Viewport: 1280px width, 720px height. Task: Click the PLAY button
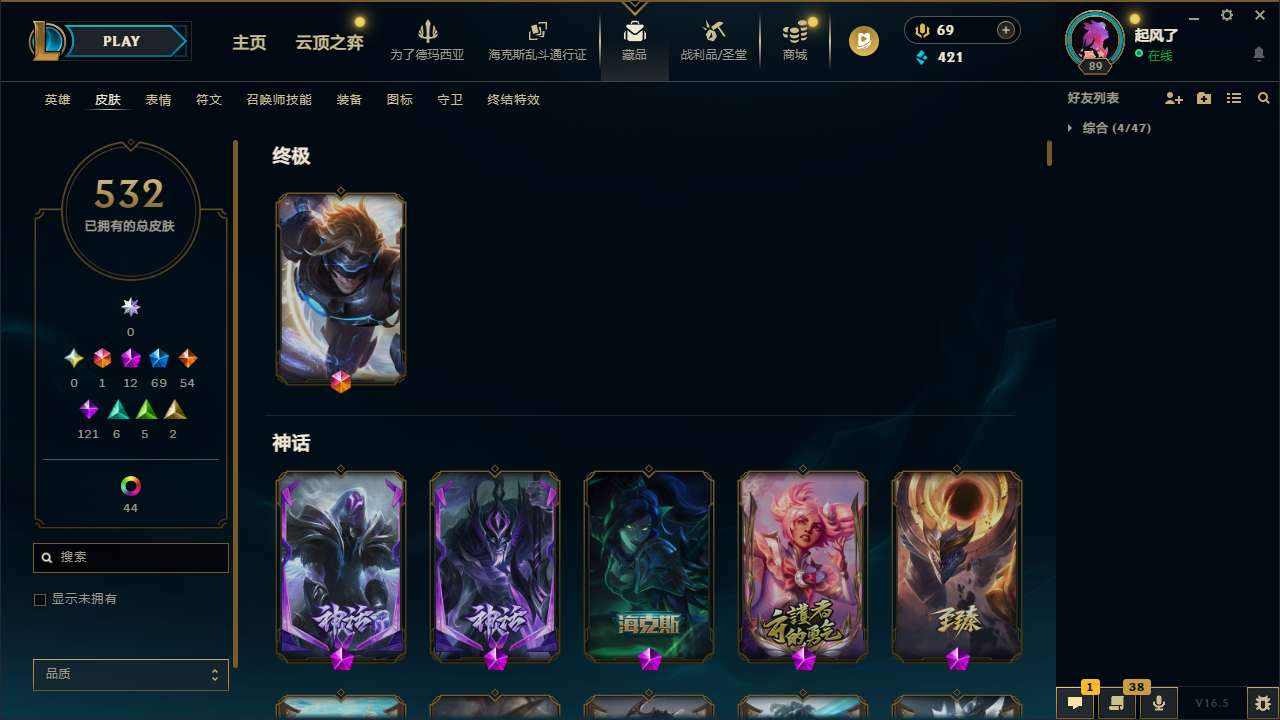(x=121, y=41)
